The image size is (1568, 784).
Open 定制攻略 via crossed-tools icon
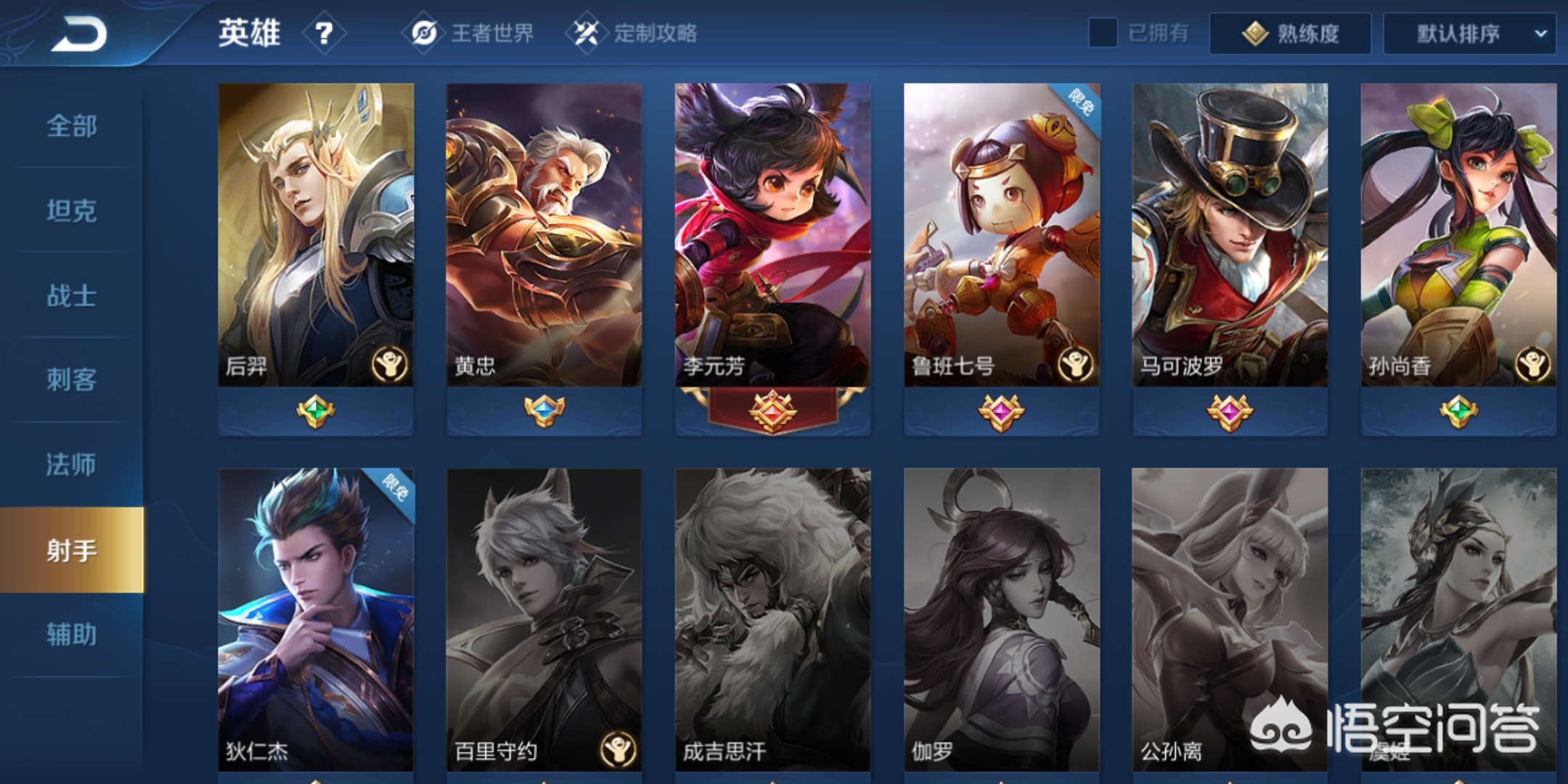(x=589, y=33)
